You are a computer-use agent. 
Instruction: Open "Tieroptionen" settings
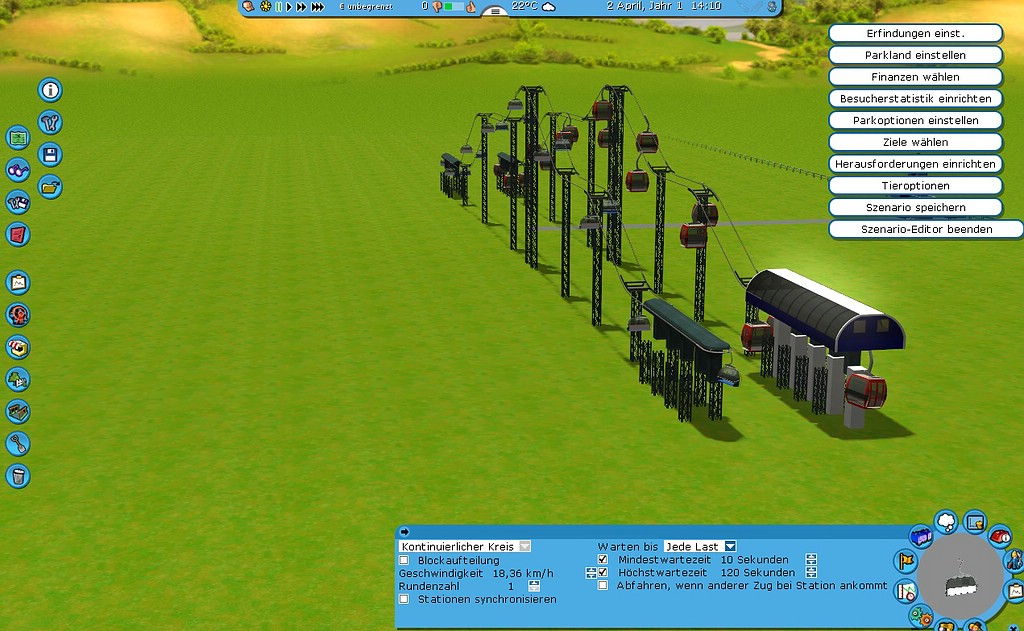click(915, 186)
